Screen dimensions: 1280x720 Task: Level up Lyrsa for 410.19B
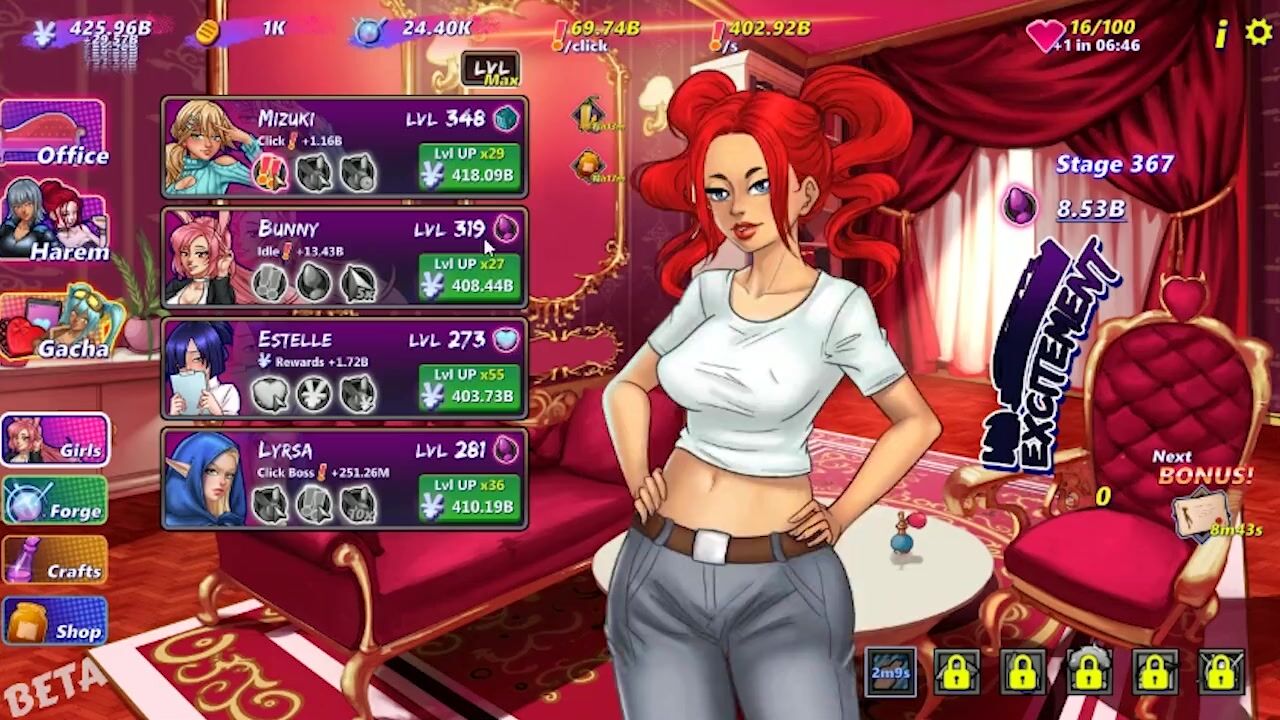[469, 497]
